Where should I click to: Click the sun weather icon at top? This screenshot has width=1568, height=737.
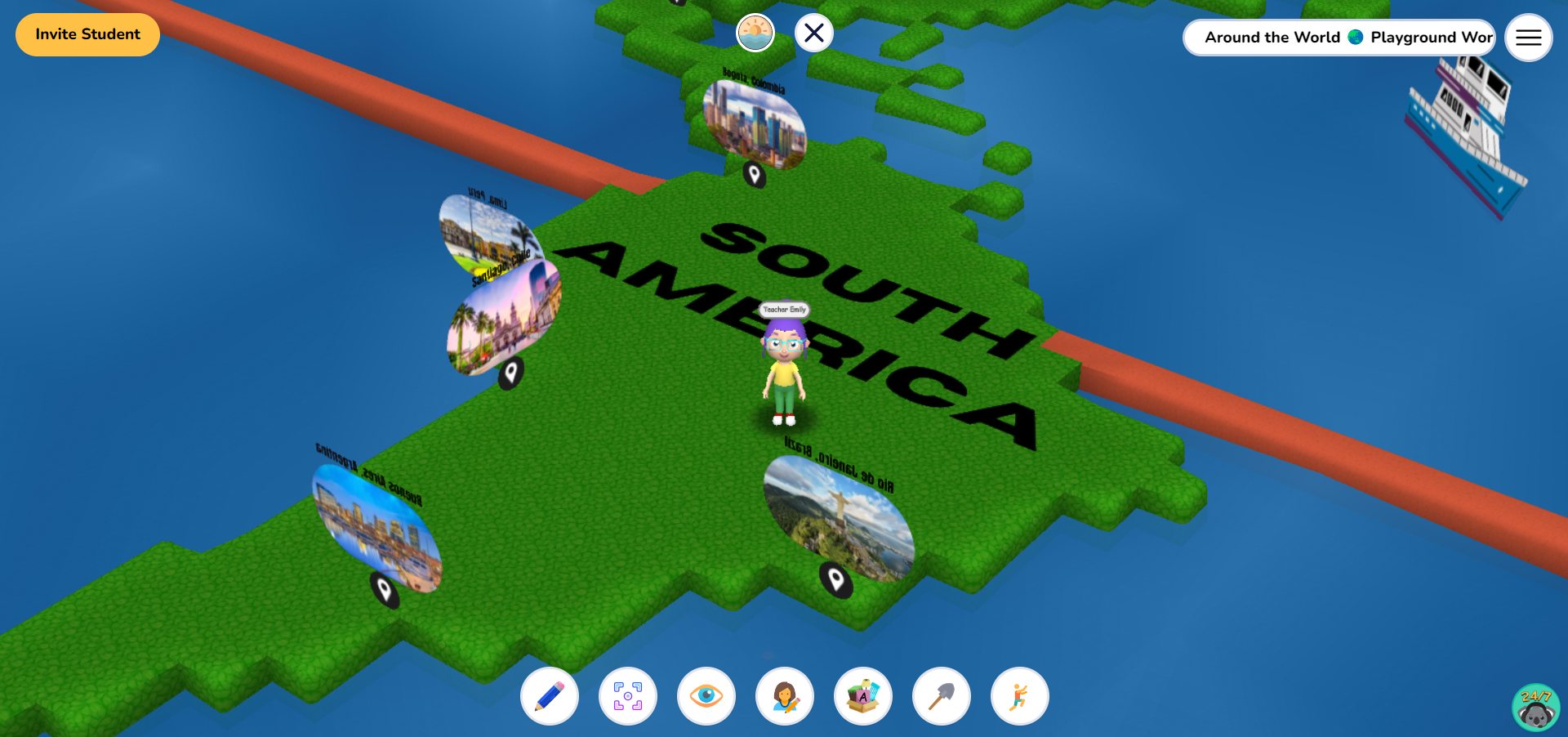click(755, 33)
